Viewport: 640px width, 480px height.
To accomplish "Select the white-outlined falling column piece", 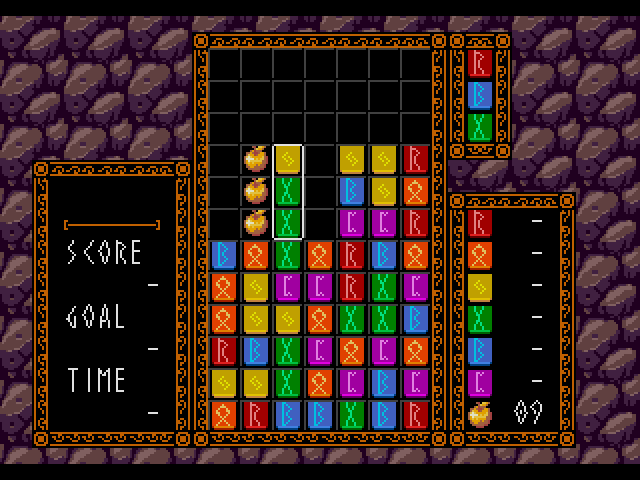I will point(288,191).
